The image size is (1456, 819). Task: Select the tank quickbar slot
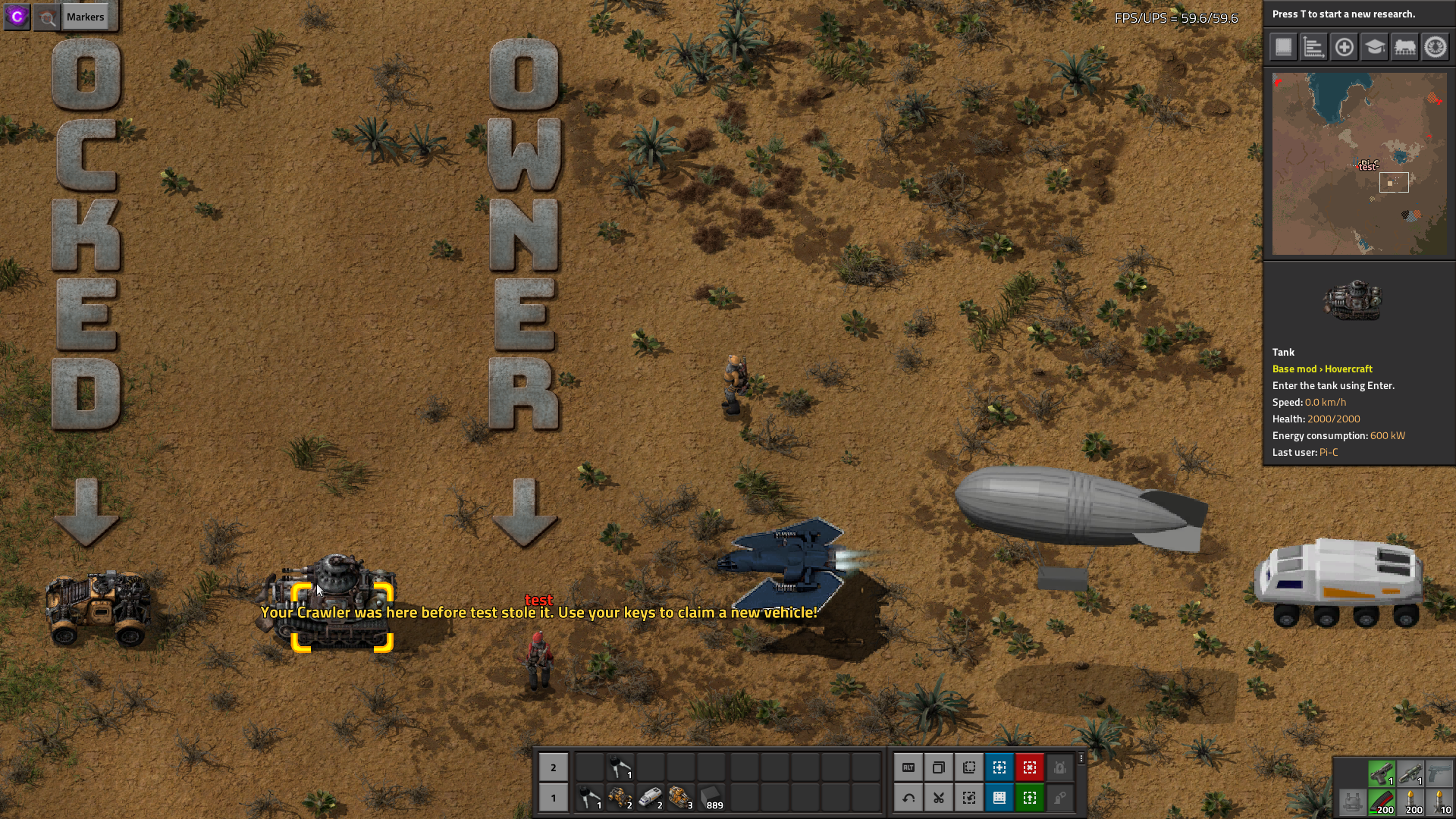tap(681, 798)
